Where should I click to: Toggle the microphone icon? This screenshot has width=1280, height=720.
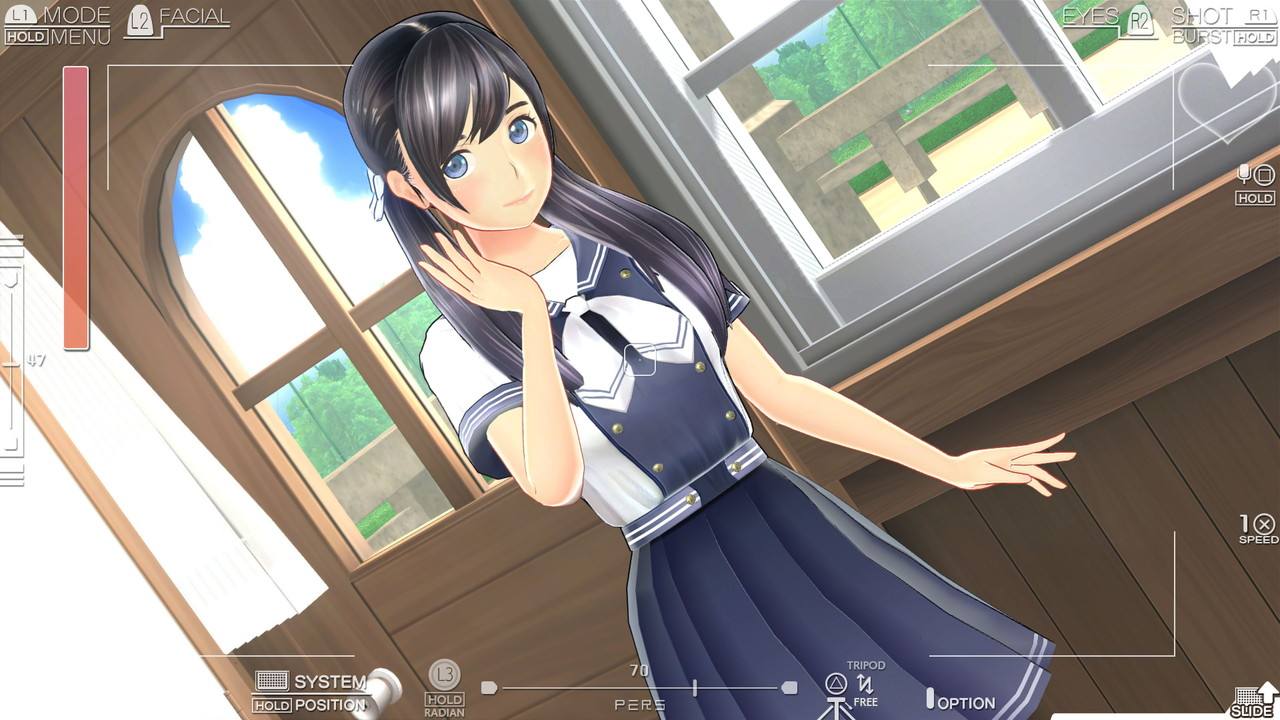tap(1245, 175)
